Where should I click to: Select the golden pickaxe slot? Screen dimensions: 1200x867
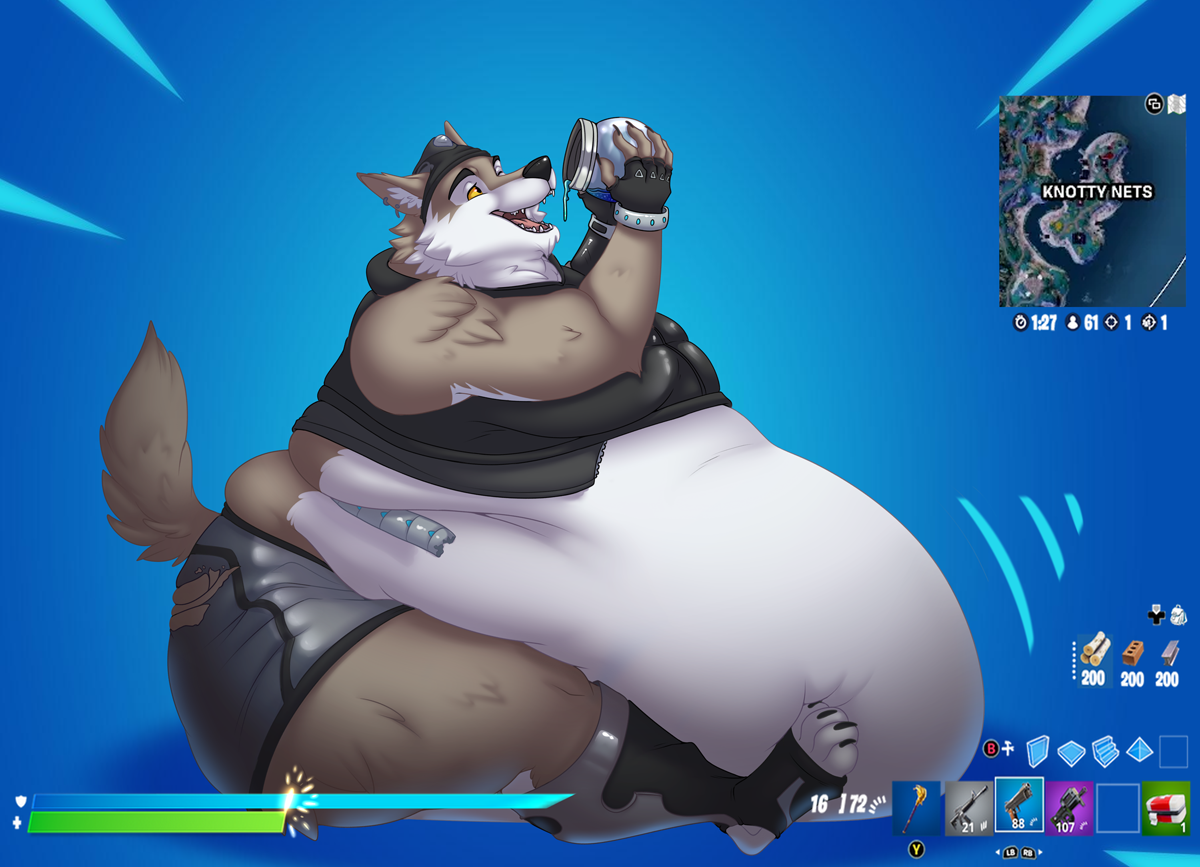click(916, 807)
